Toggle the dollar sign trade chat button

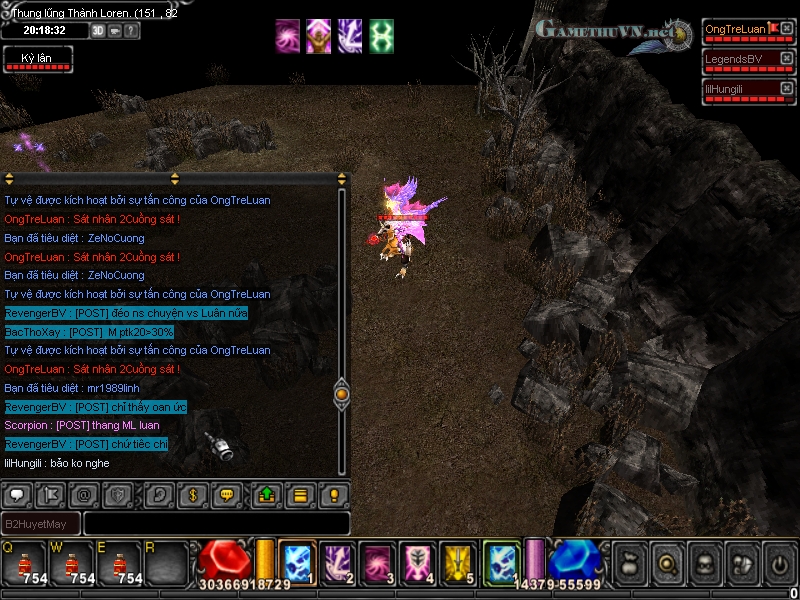click(x=191, y=494)
